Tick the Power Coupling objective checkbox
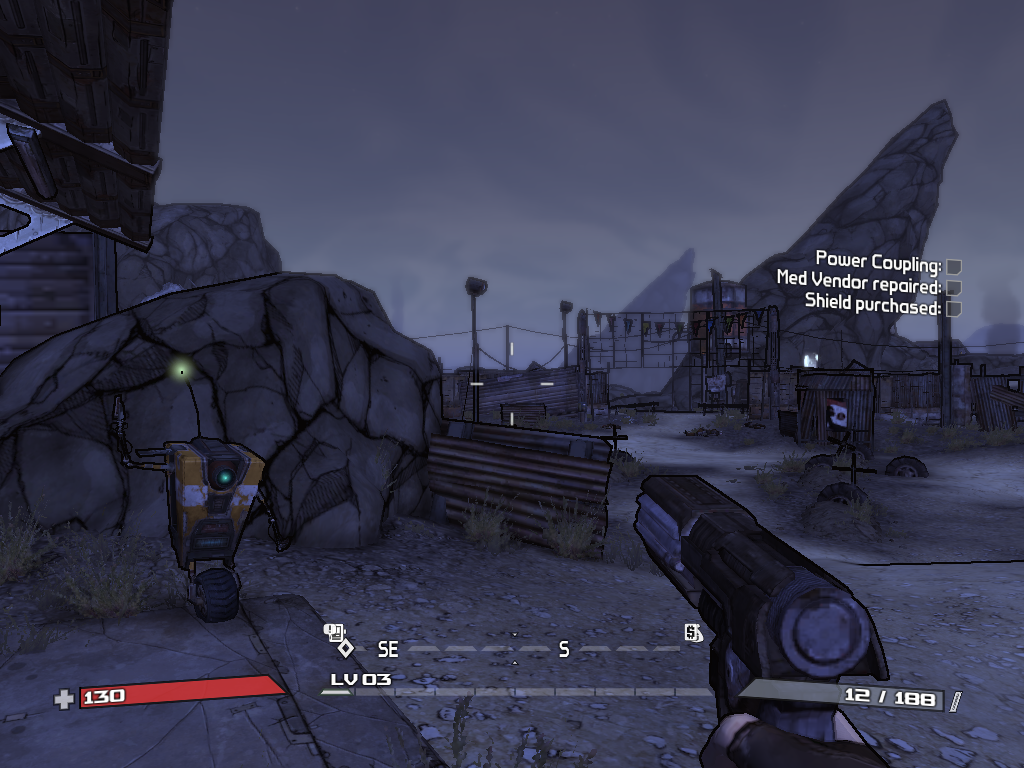 [954, 267]
